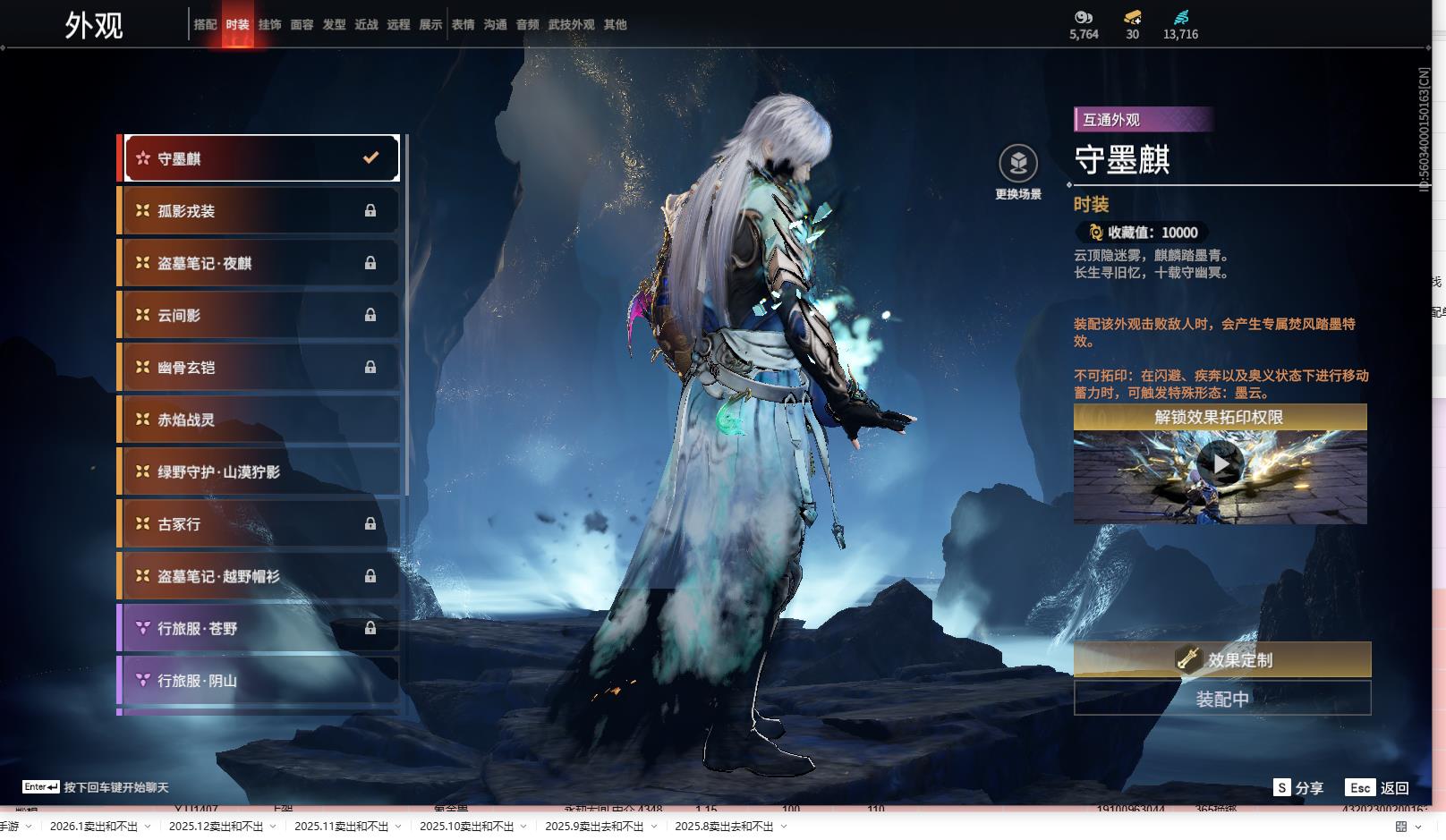Click the 更换场景 scene change icon
This screenshot has width=1446, height=840.
(1018, 165)
